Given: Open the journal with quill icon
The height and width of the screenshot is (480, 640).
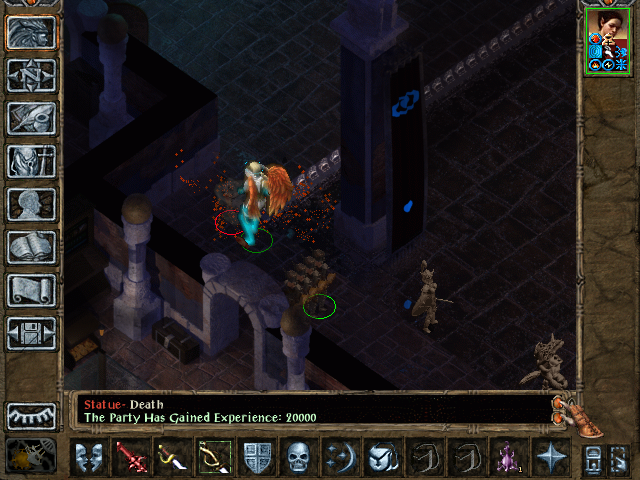Looking at the screenshot, I should (31, 118).
